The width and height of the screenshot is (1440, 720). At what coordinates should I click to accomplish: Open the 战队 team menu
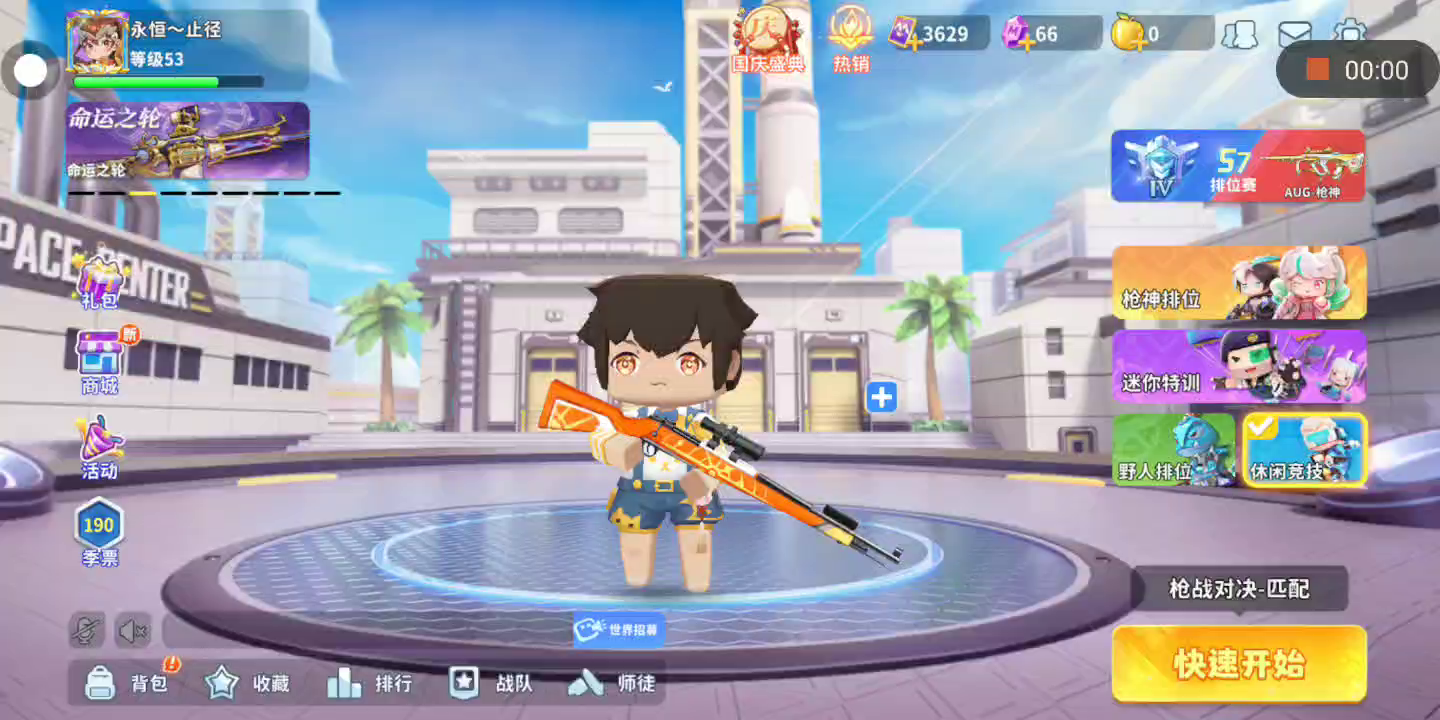coord(490,683)
